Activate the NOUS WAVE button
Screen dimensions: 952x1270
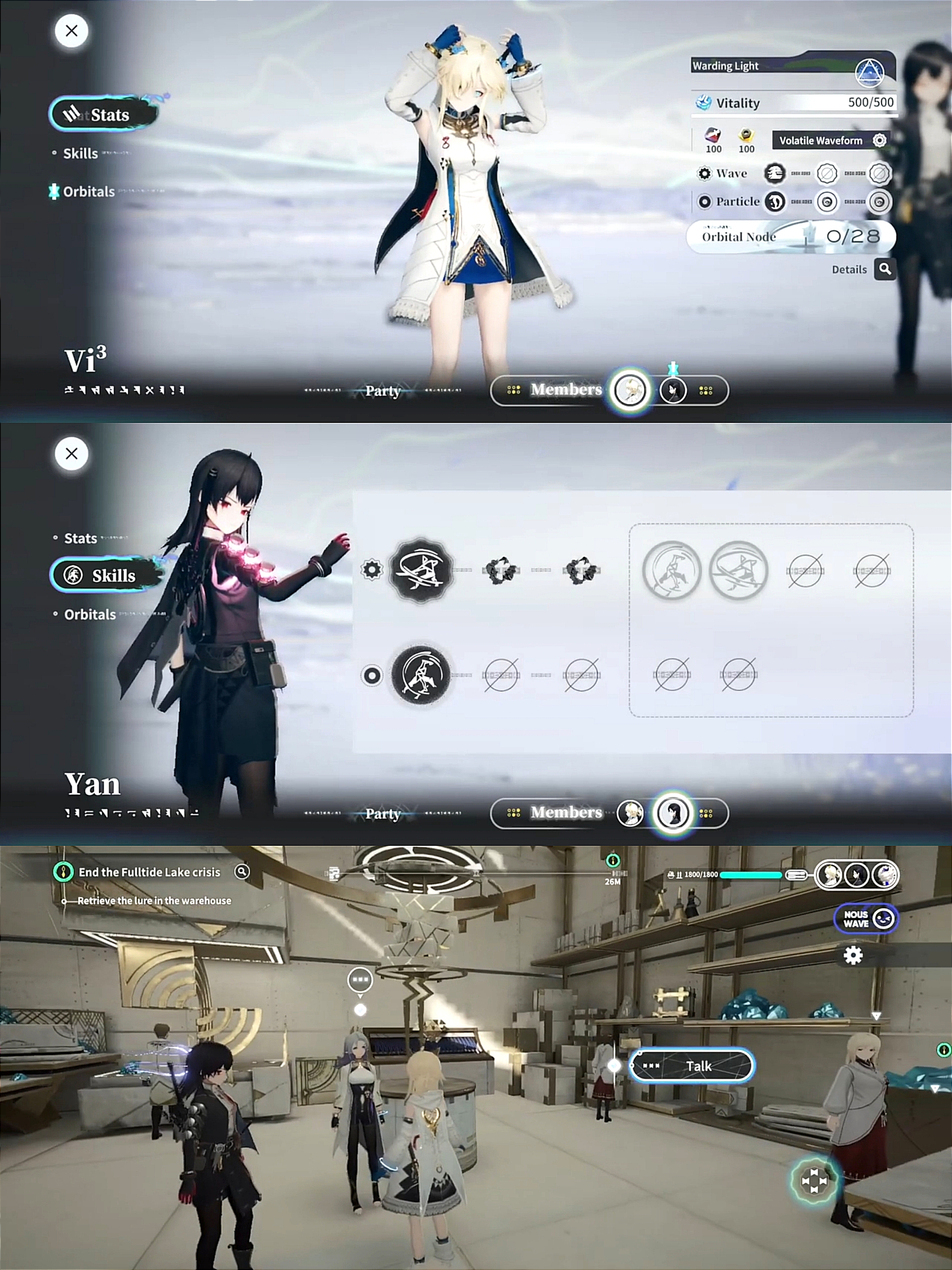(x=866, y=919)
